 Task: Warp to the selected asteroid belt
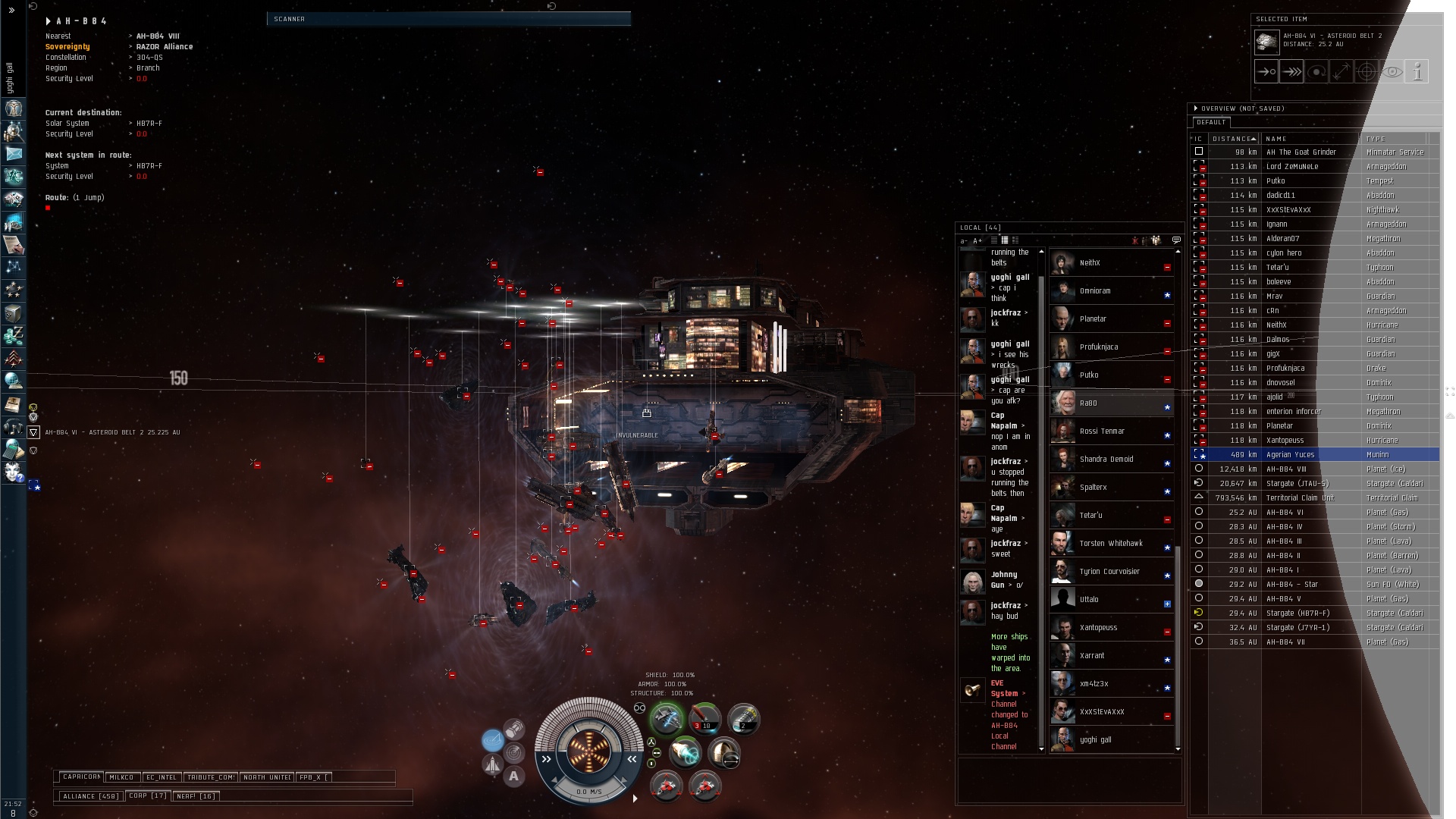1291,72
